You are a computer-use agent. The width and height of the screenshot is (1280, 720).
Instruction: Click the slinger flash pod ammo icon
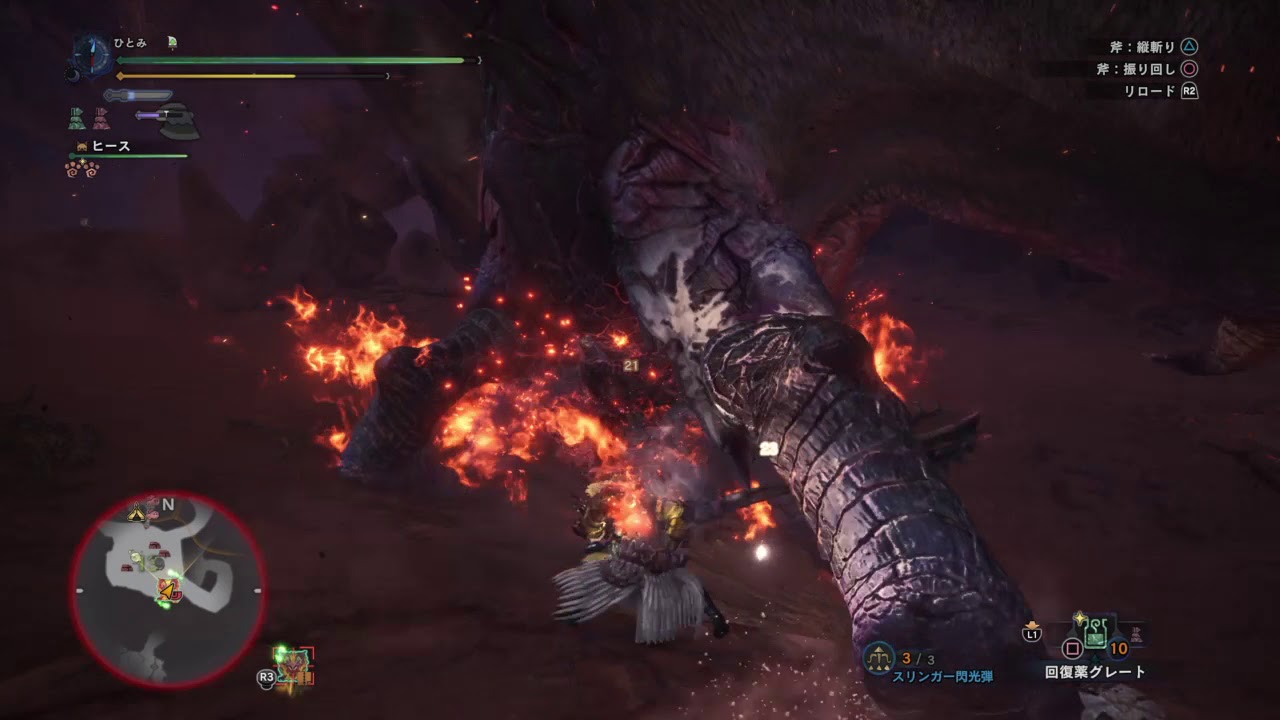(x=878, y=656)
